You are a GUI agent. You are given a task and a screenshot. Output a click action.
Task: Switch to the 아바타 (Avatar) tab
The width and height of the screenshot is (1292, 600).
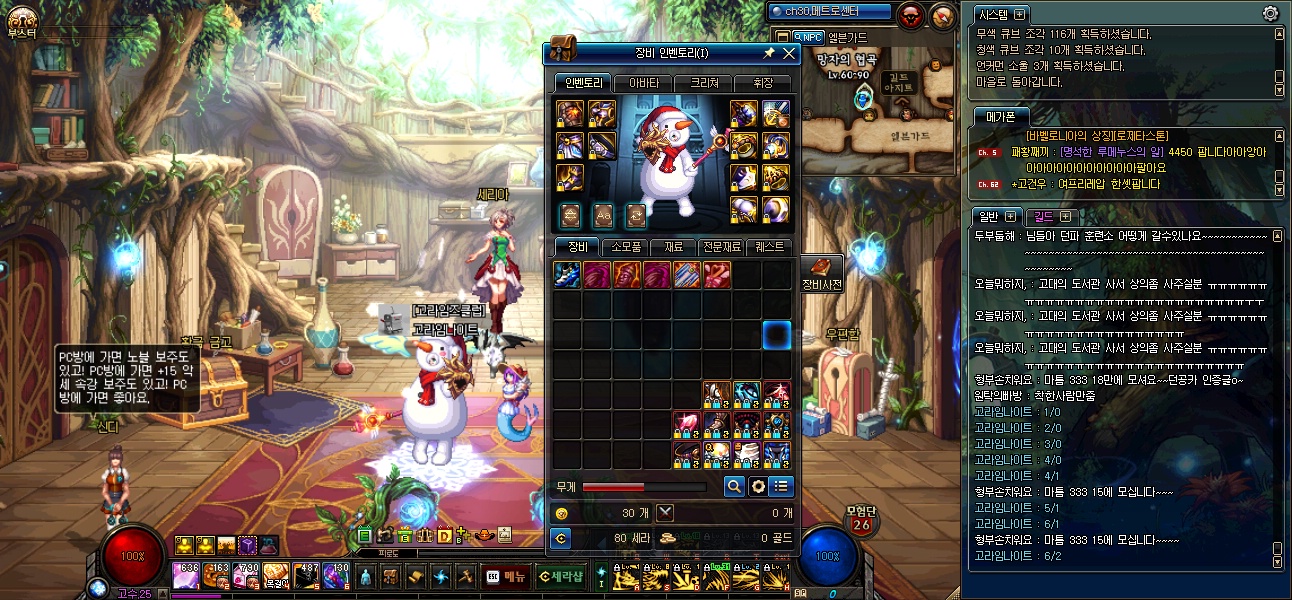(x=642, y=83)
